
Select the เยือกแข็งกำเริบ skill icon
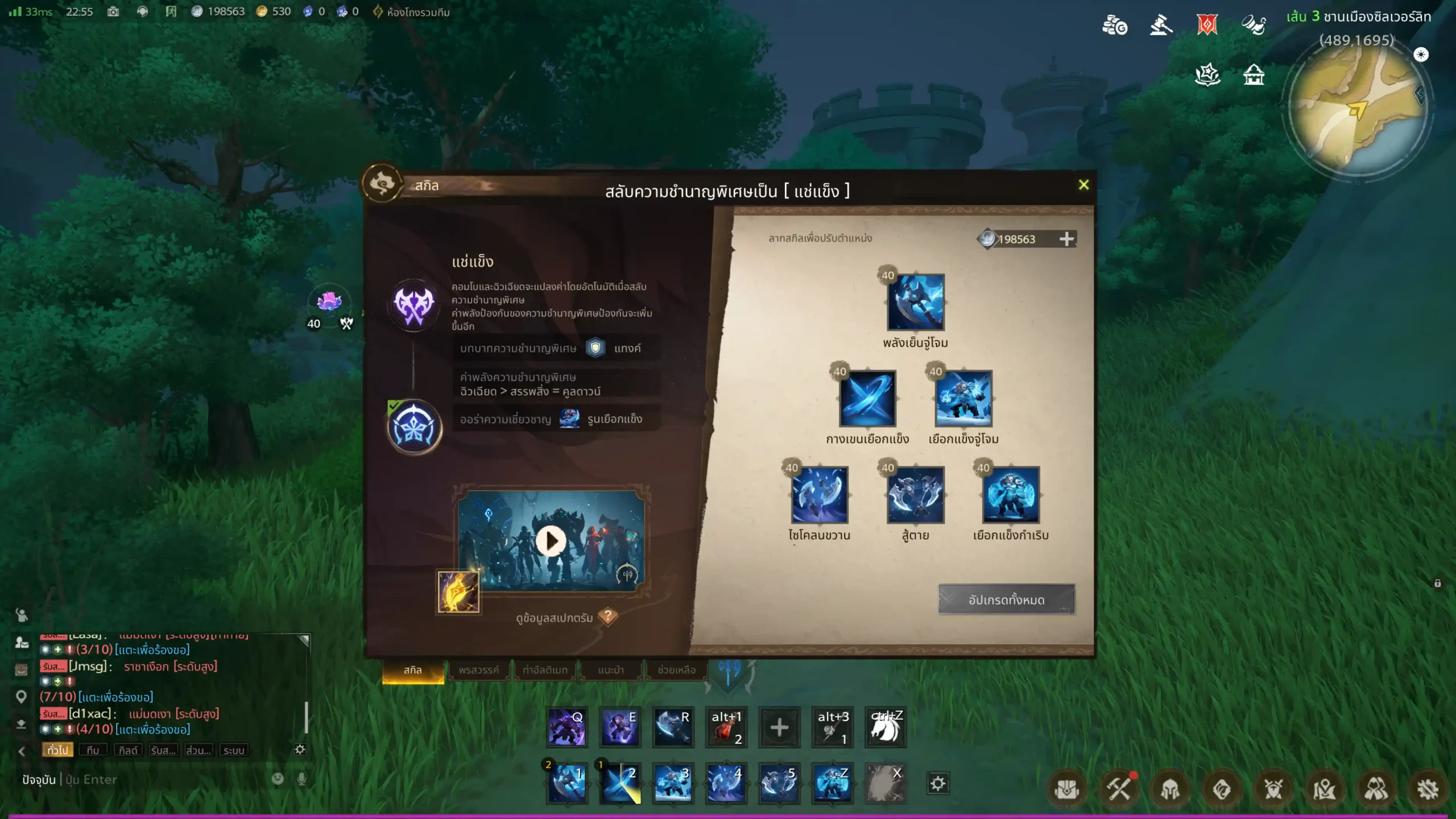pyautogui.click(x=1011, y=495)
